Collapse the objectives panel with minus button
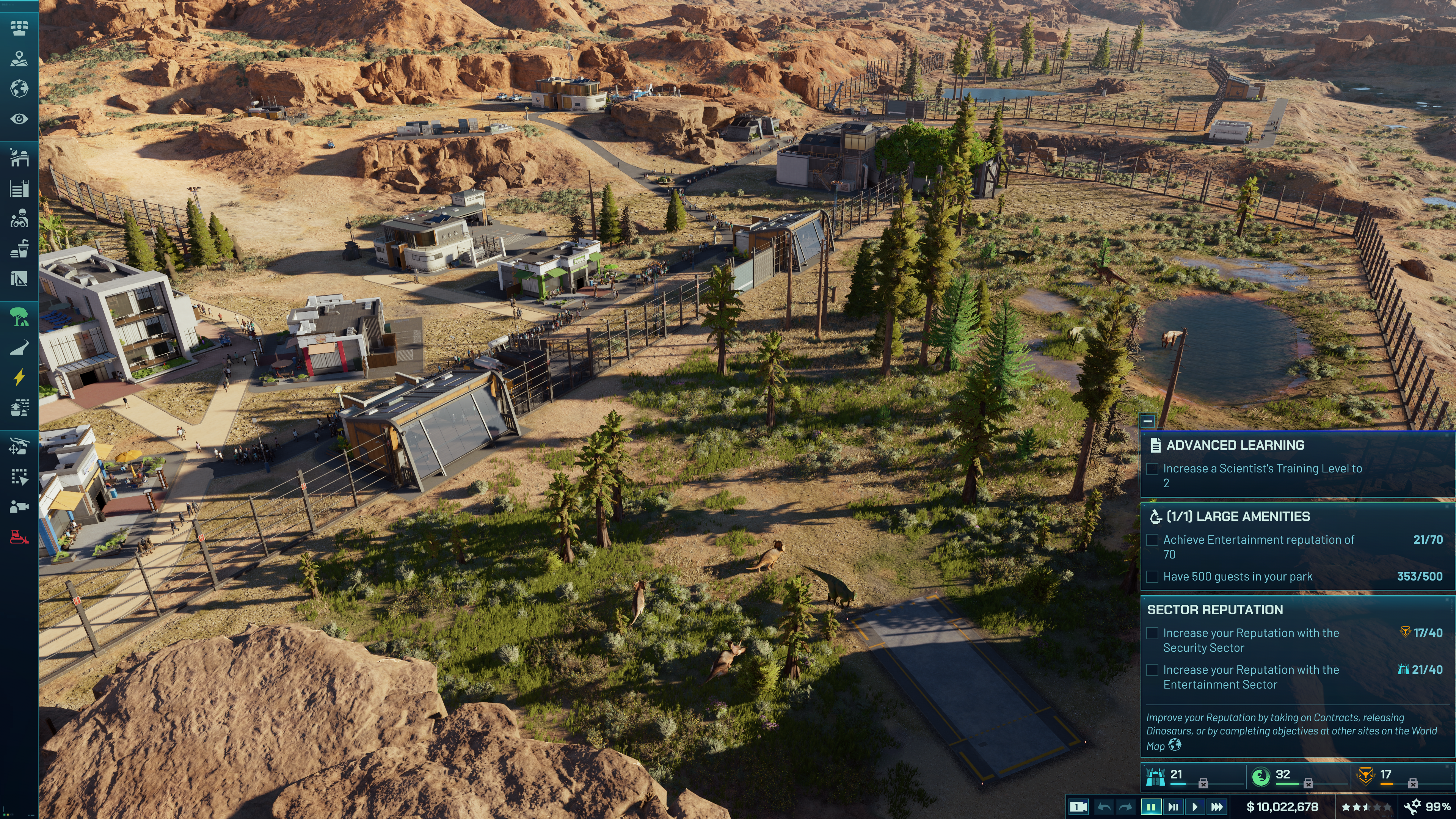Image resolution: width=1456 pixels, height=819 pixels. (x=1147, y=421)
